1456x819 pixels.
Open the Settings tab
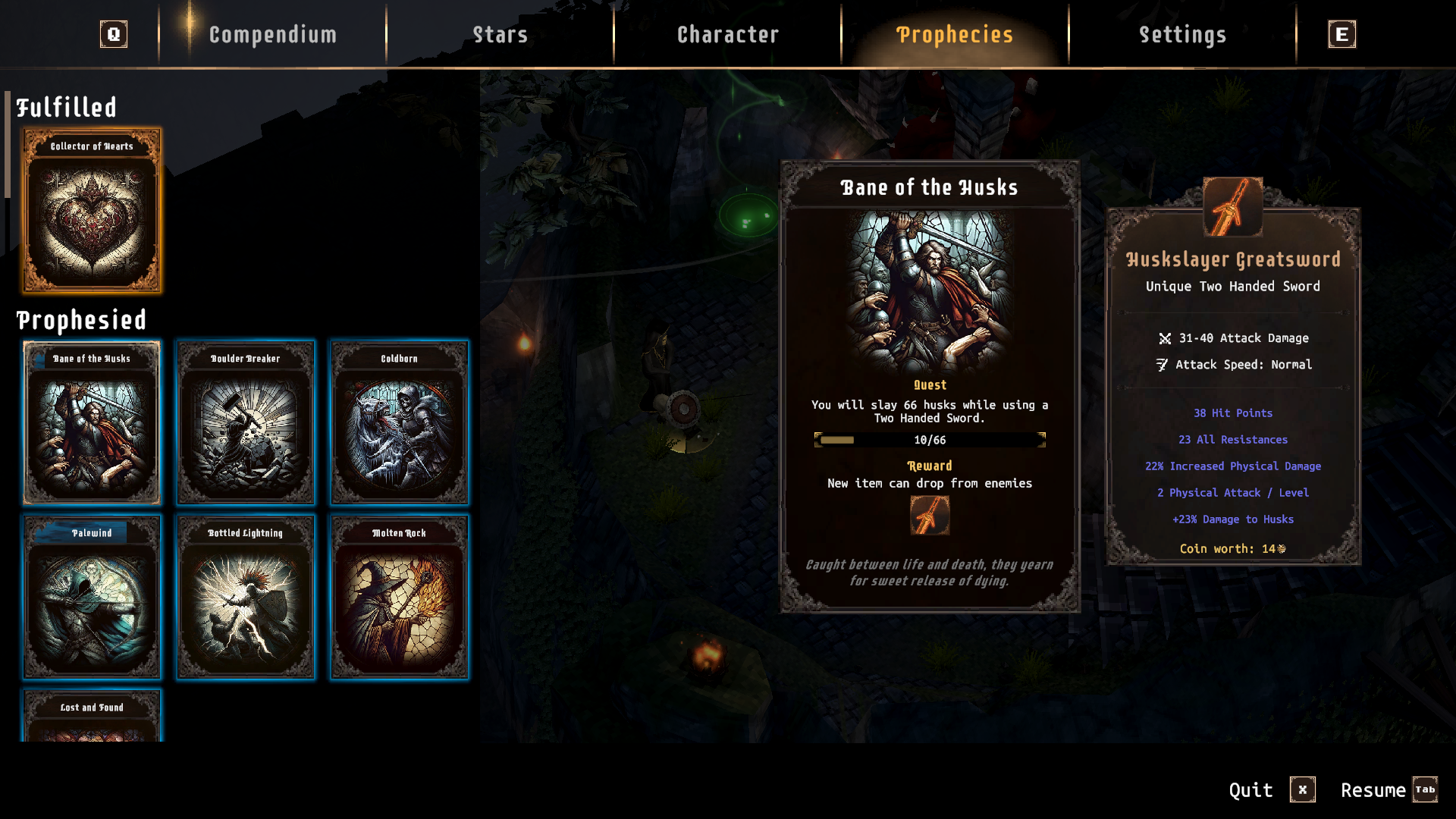tap(1182, 35)
